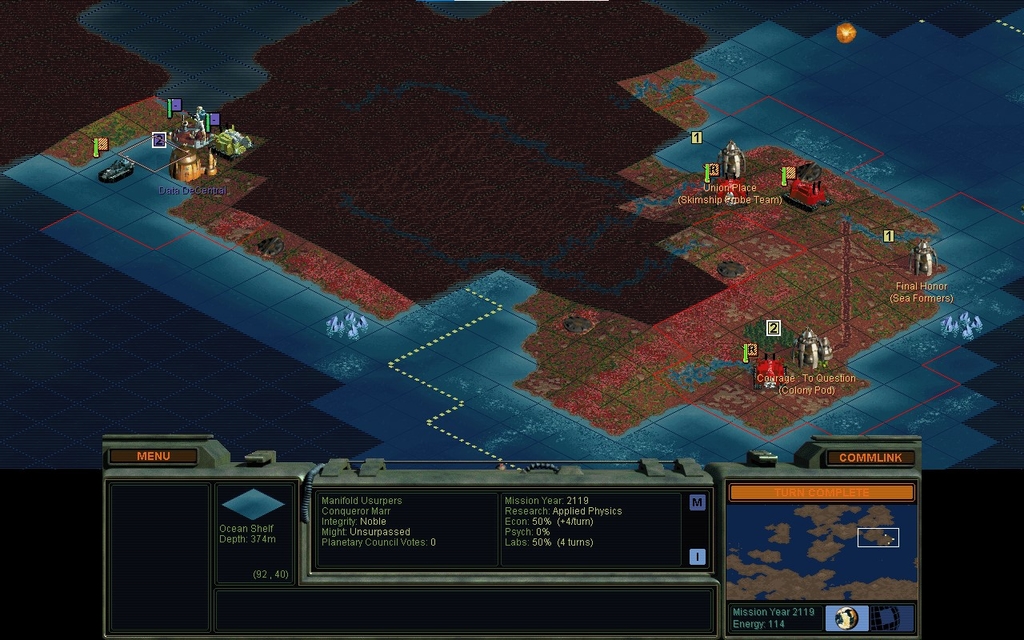Select the planet globe view icon

pyautogui.click(x=846, y=617)
